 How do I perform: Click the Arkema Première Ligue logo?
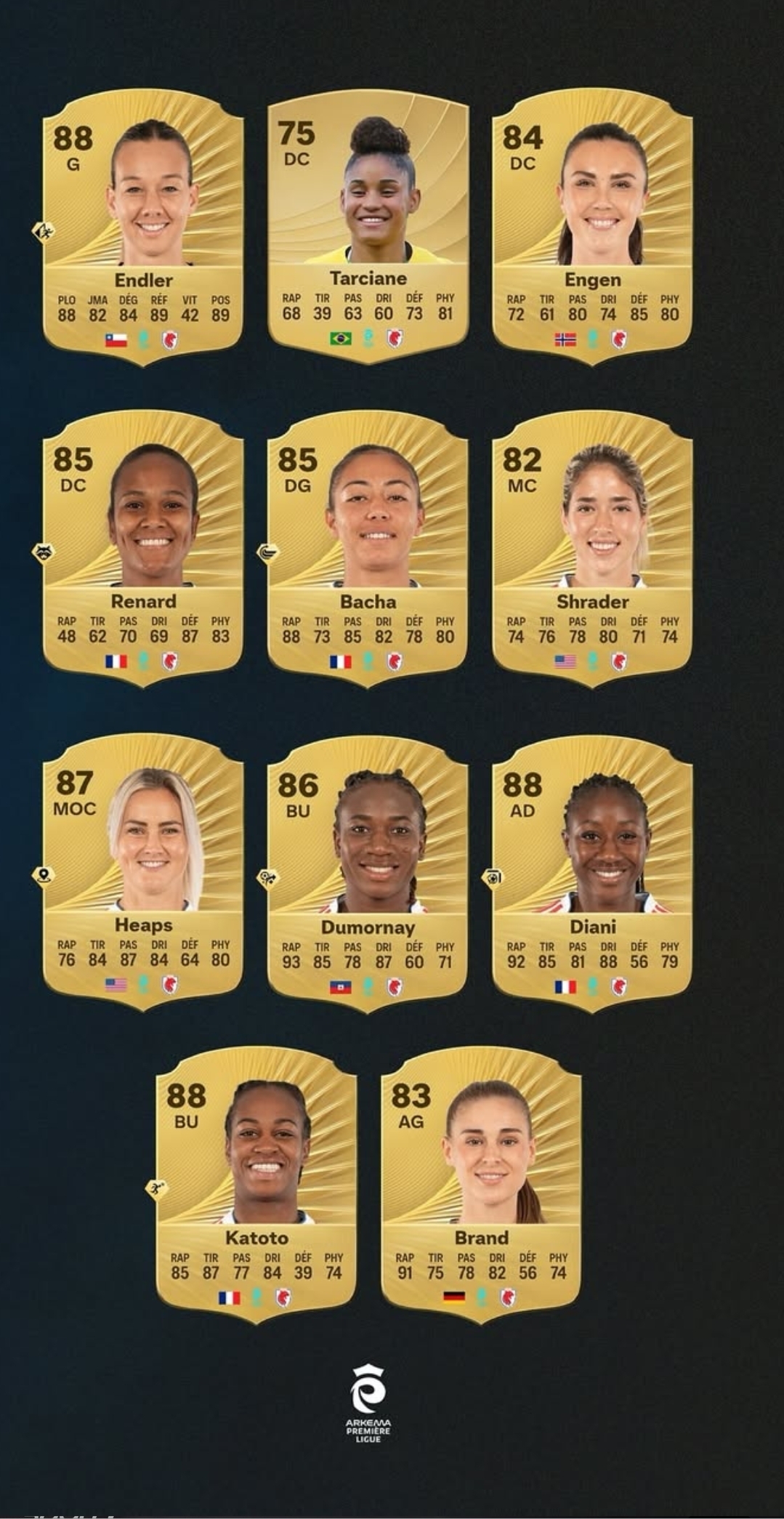click(x=368, y=1403)
